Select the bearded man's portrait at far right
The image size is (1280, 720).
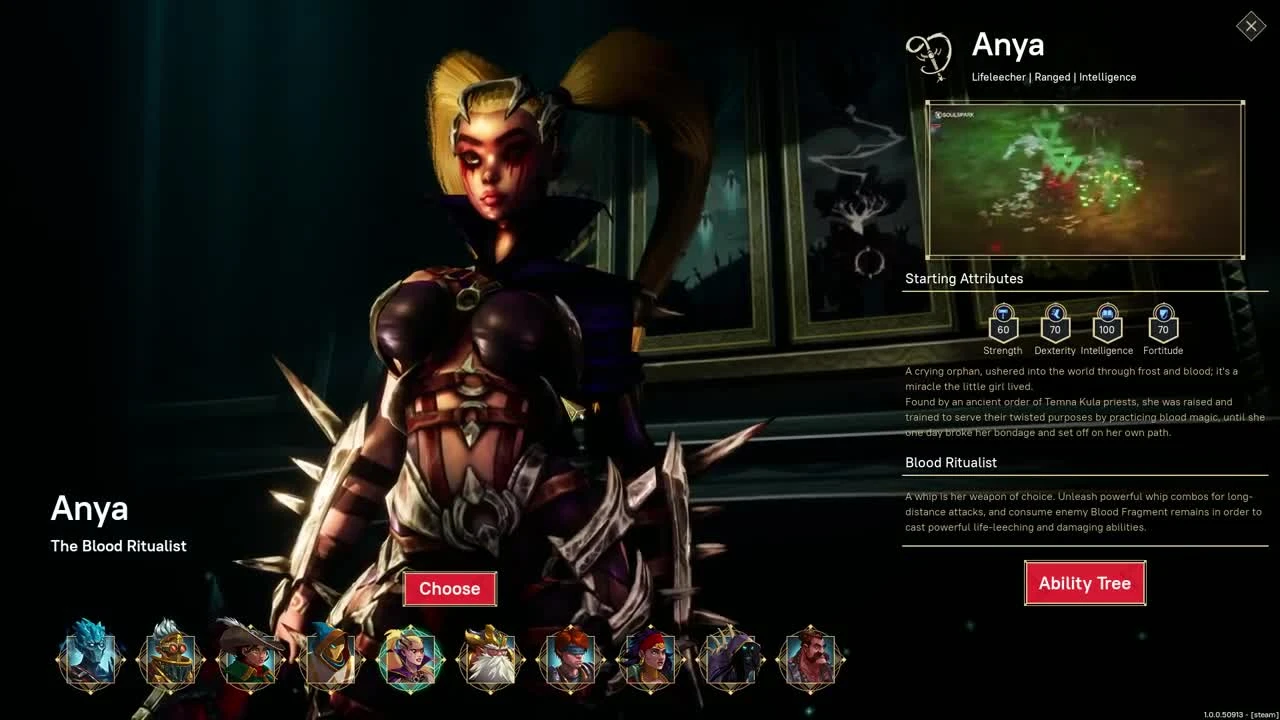click(x=810, y=657)
